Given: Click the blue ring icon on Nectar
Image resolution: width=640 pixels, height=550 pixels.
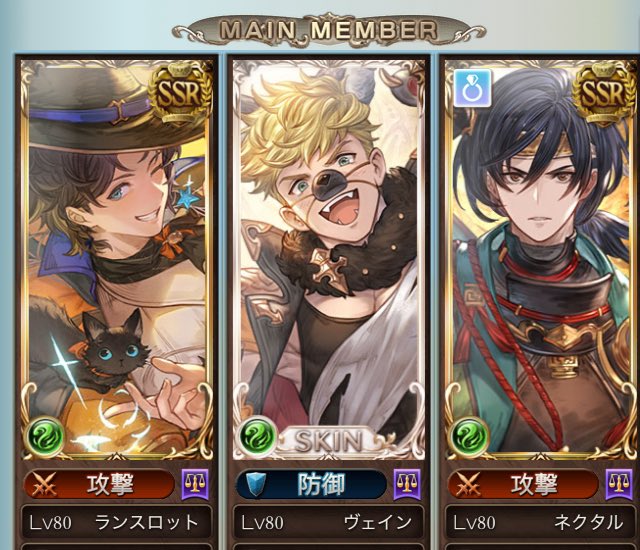Looking at the screenshot, I should pyautogui.click(x=470, y=86).
